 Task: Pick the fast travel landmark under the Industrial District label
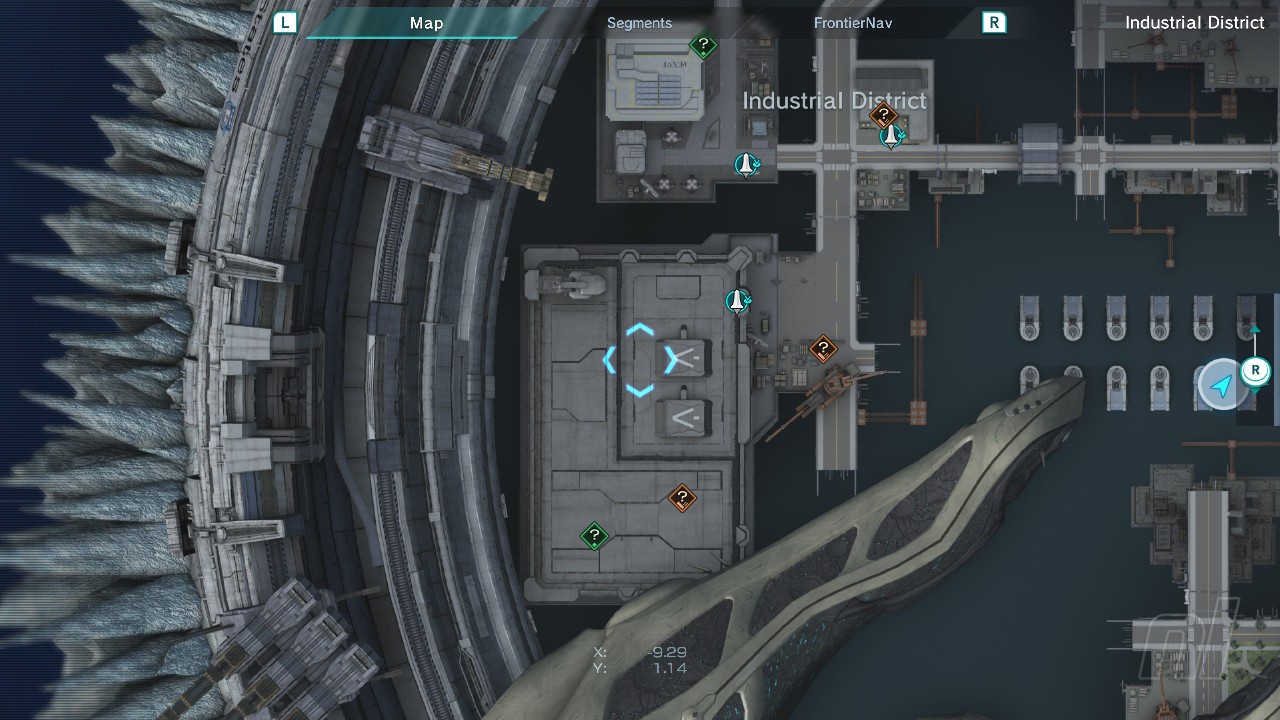(745, 164)
